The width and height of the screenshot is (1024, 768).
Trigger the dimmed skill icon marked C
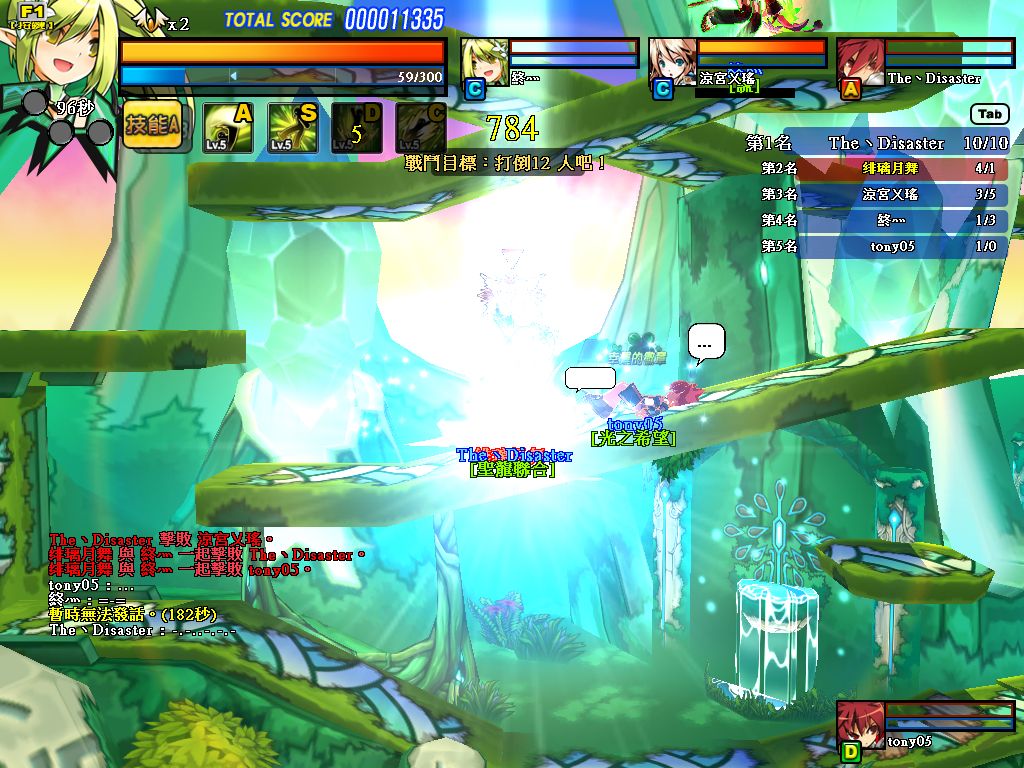(421, 128)
